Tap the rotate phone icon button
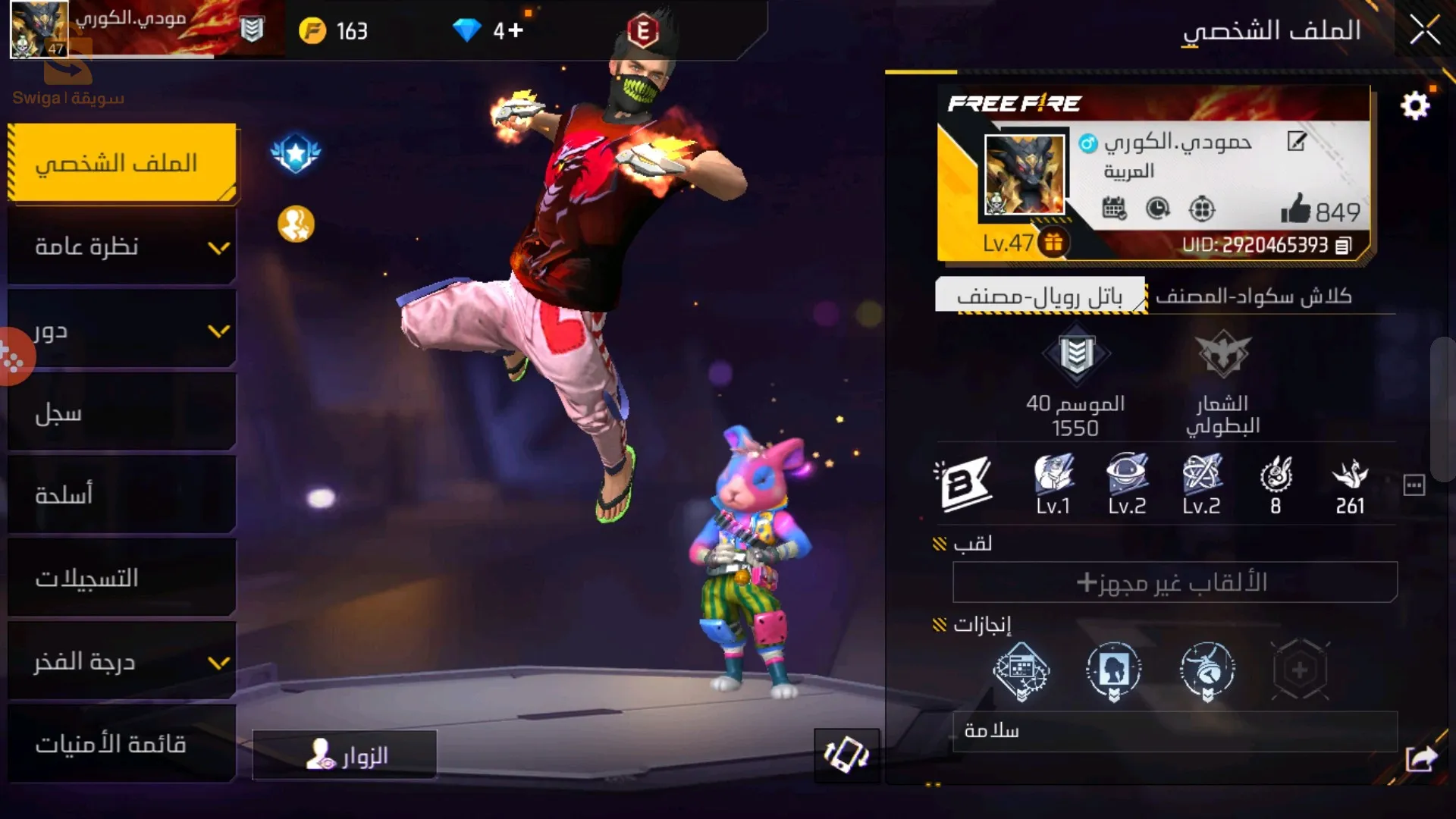 [846, 755]
